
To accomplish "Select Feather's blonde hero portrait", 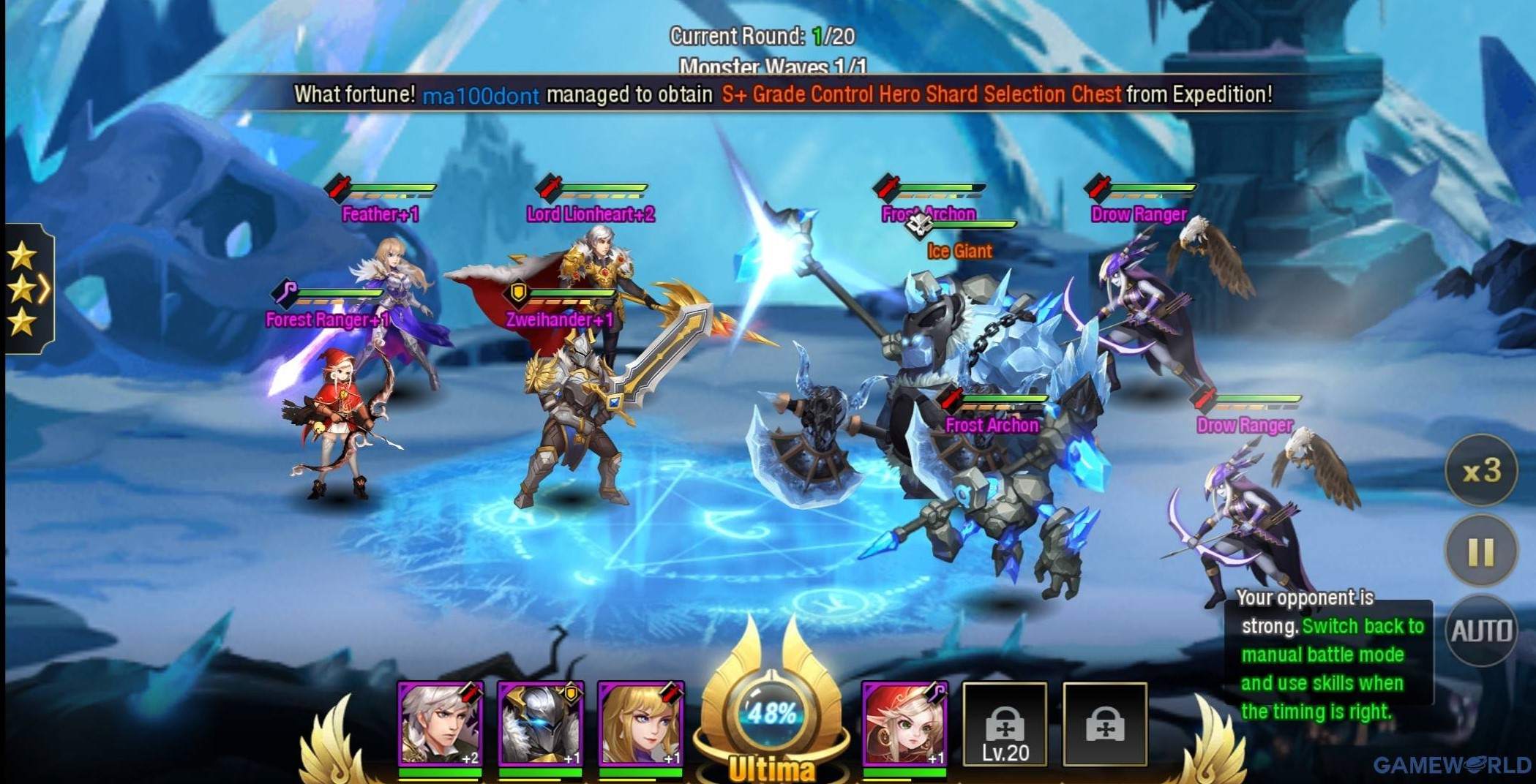I will pyautogui.click(x=643, y=724).
